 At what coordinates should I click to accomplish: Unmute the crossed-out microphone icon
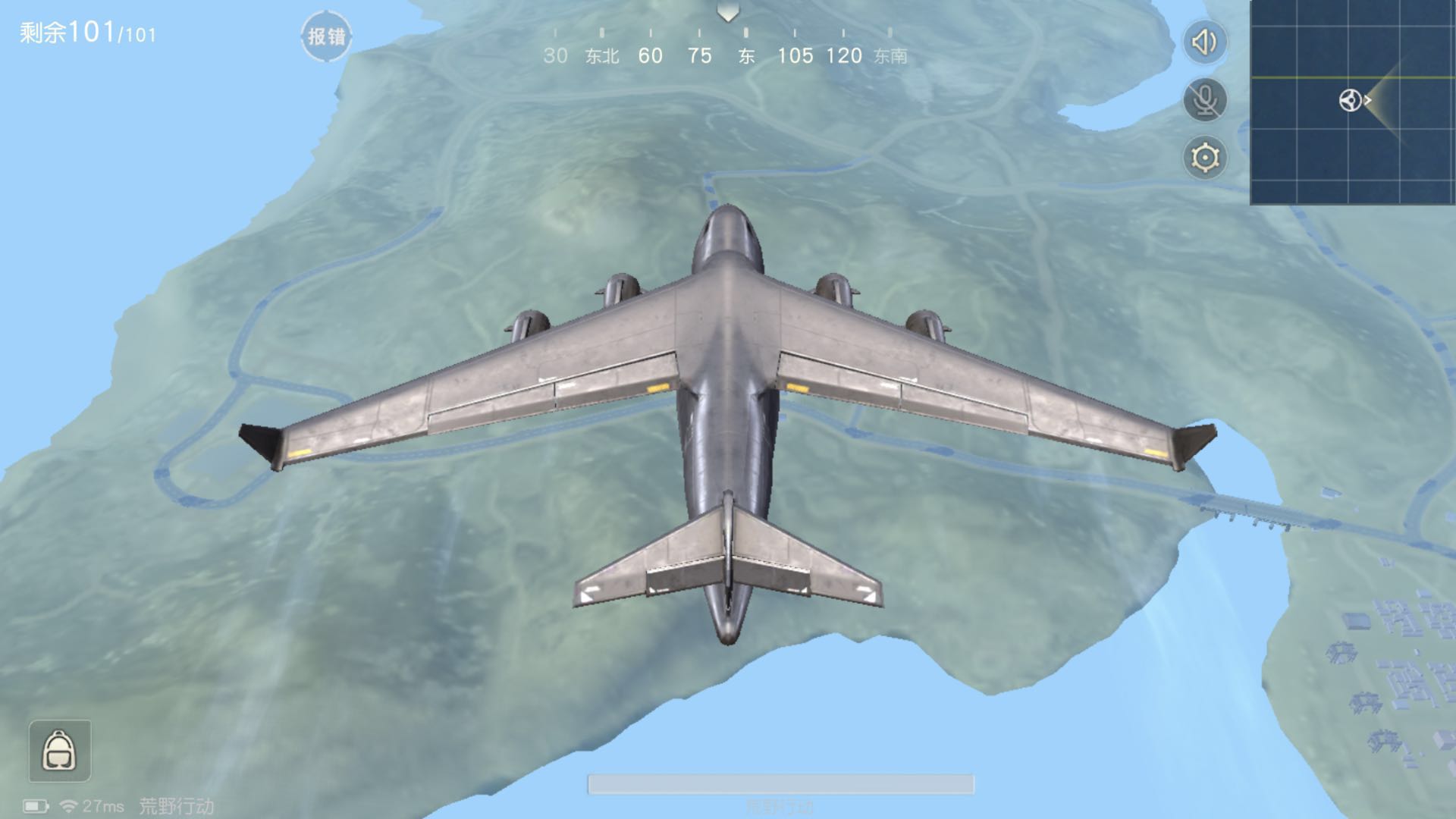click(1204, 99)
